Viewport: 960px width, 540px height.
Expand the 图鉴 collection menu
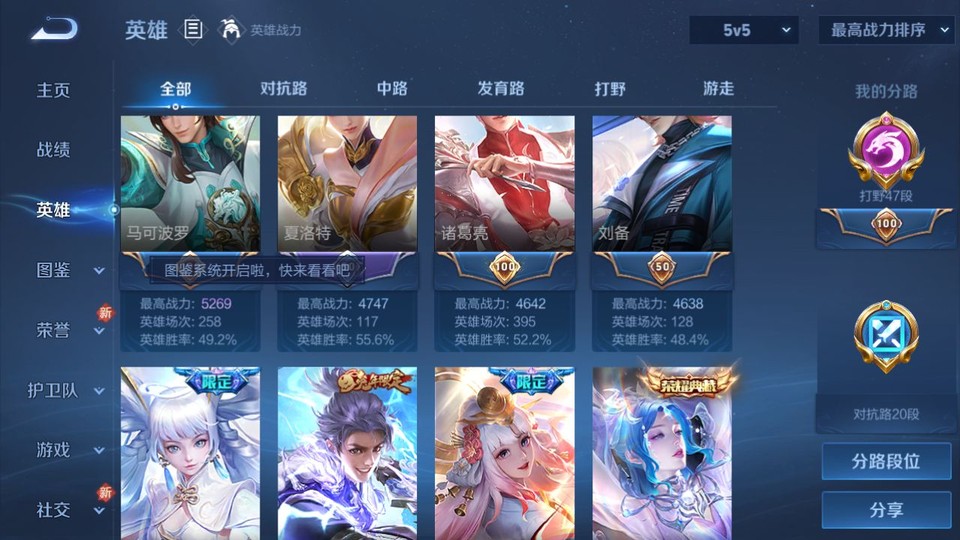(x=66, y=270)
